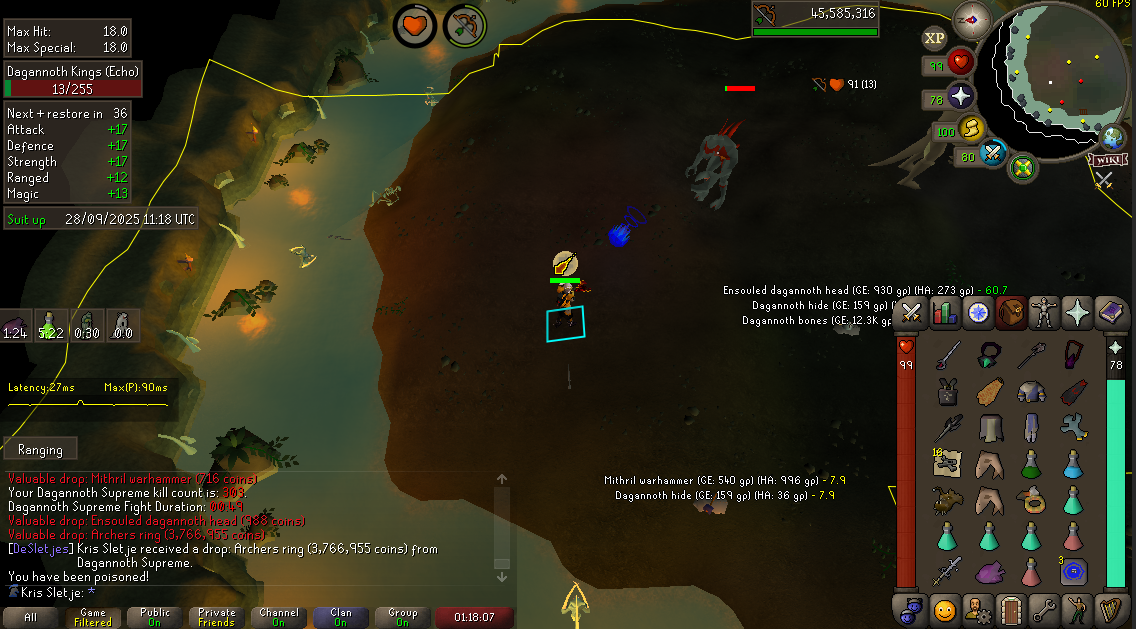Toggle the XP drops button

click(934, 38)
